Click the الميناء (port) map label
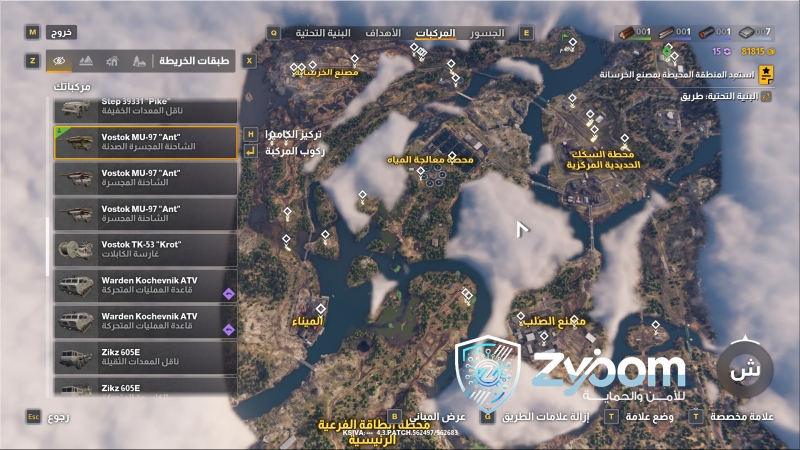This screenshot has width=800, height=450. coord(307,322)
